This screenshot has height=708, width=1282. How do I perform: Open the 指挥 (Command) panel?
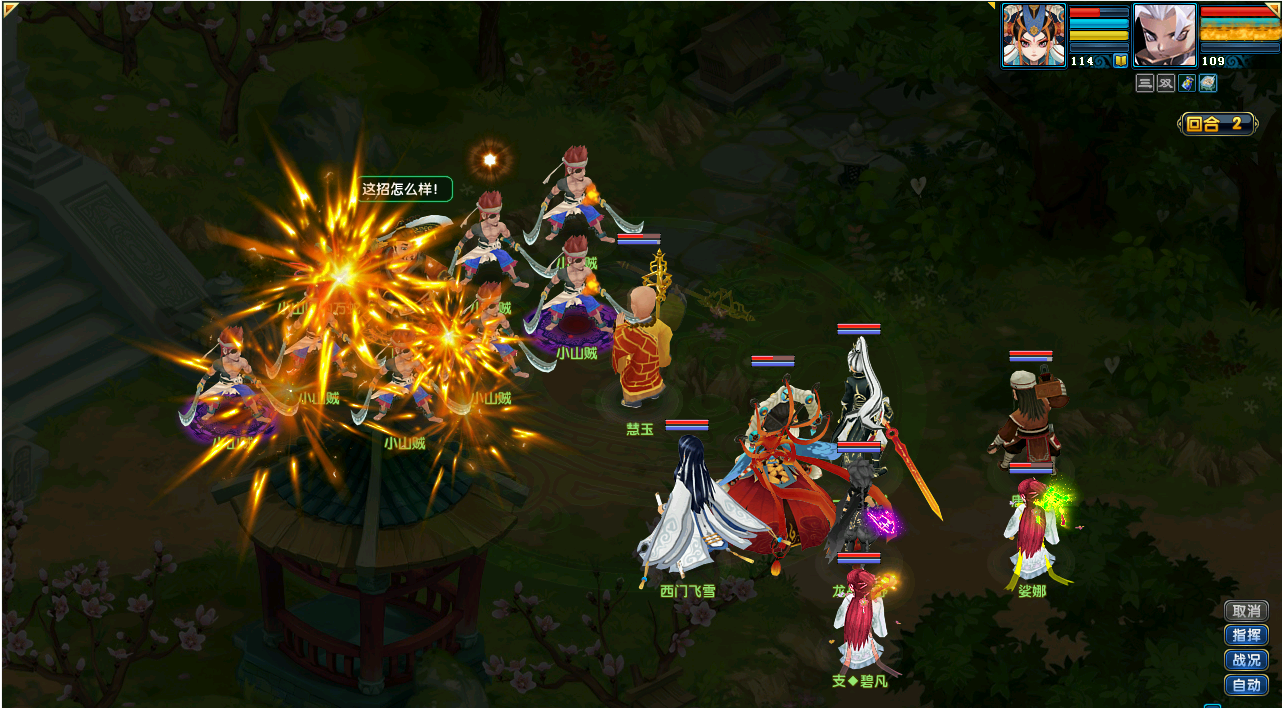coord(1246,635)
